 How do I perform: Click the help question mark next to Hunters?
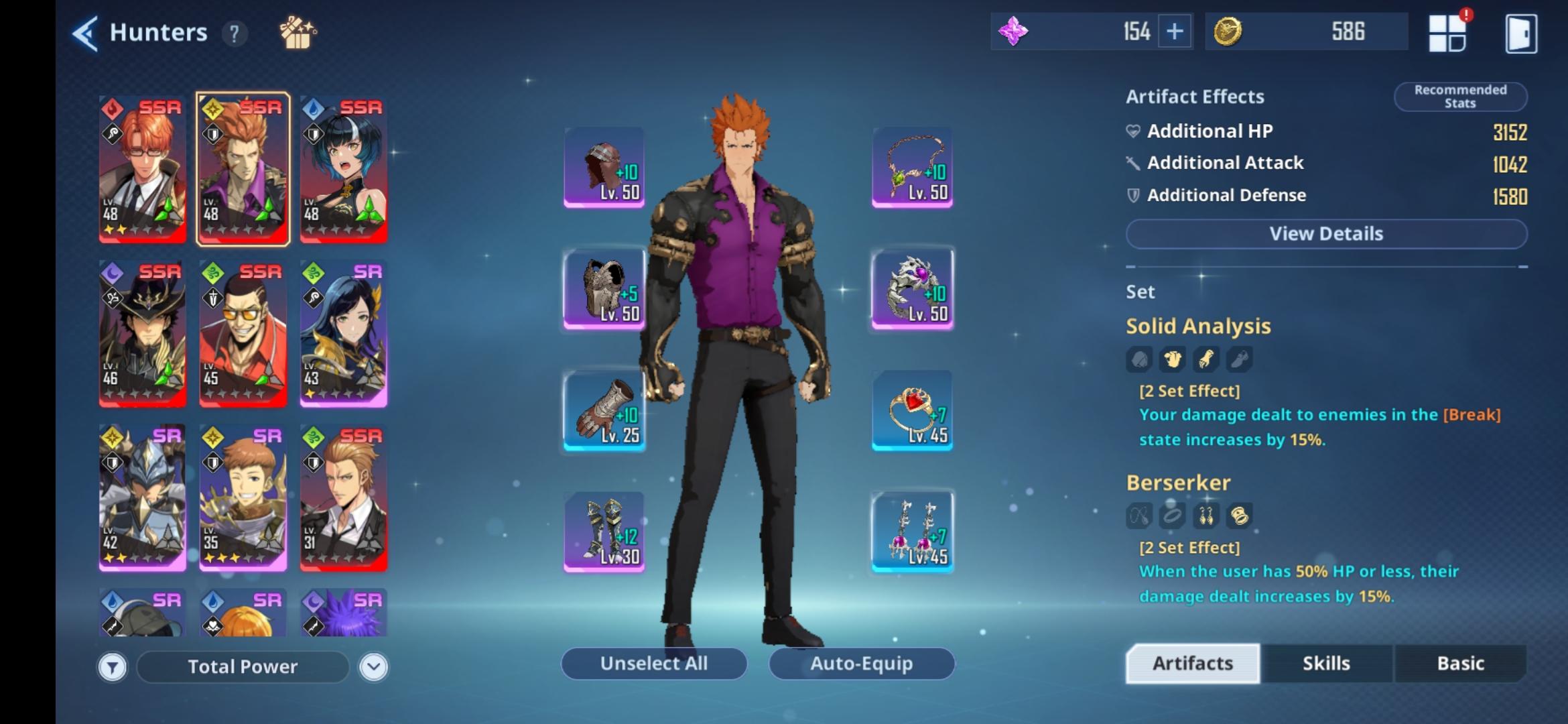point(233,34)
